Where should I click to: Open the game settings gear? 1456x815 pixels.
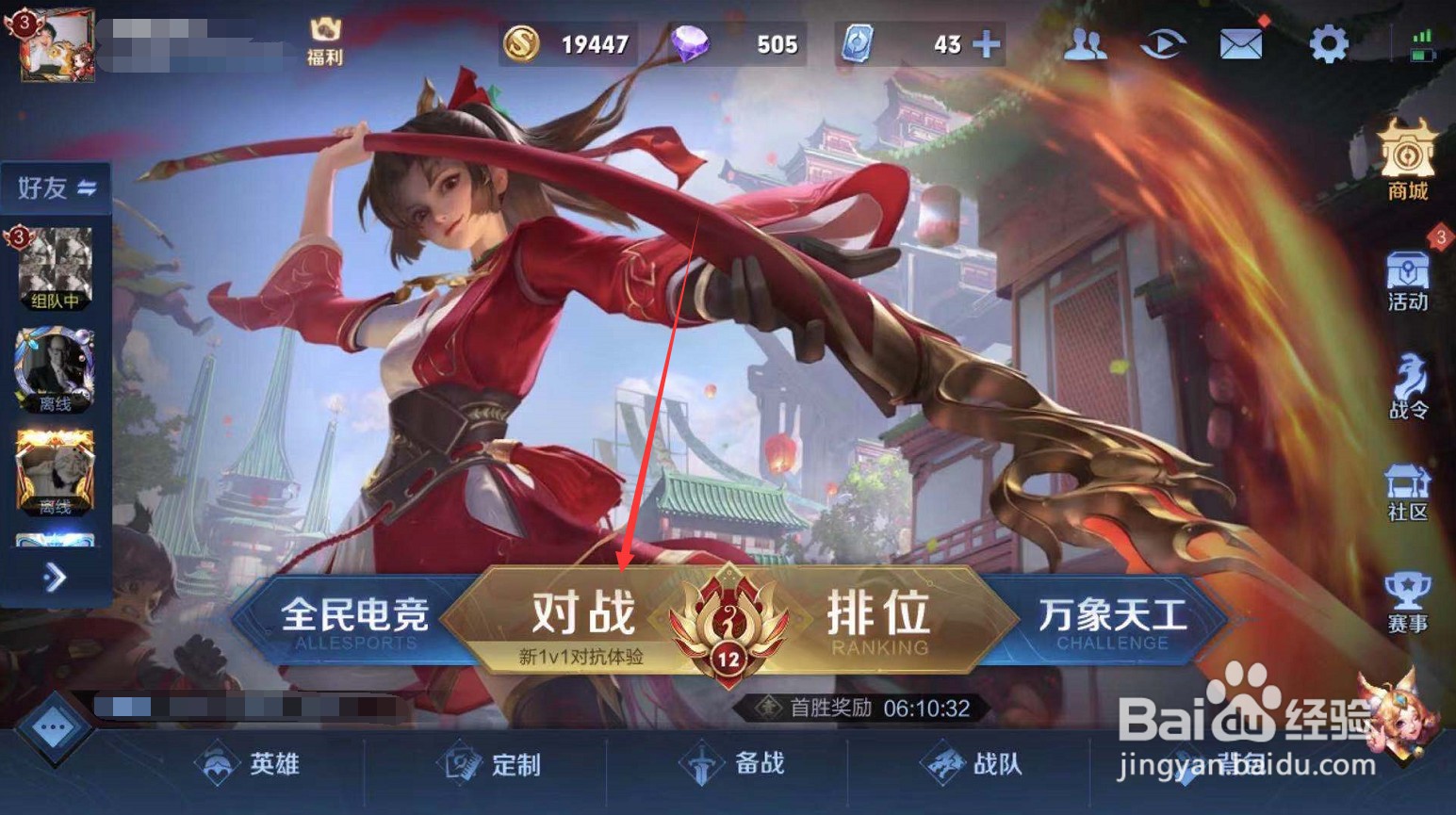(1330, 42)
